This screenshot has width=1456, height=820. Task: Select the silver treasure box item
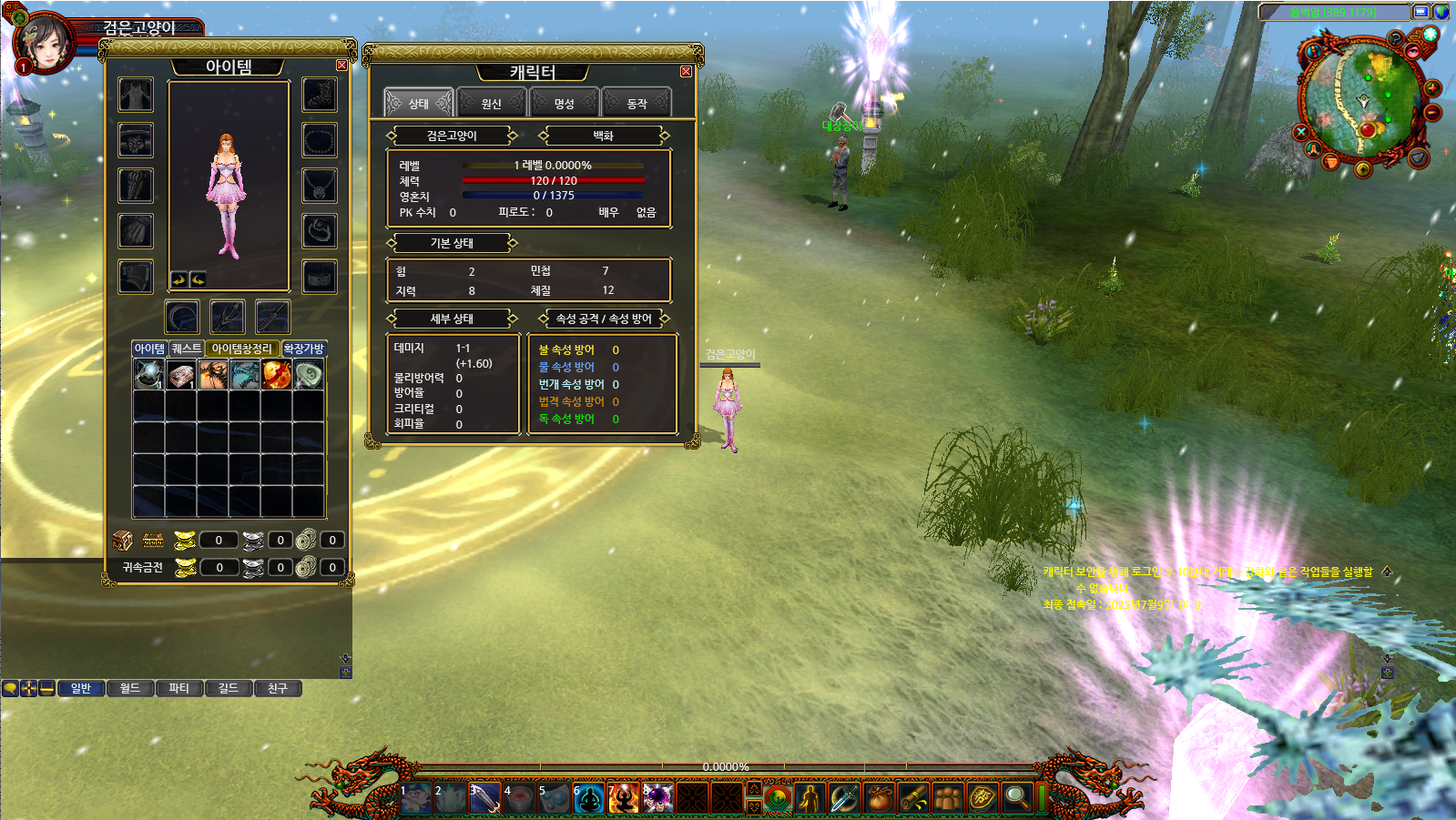181,374
